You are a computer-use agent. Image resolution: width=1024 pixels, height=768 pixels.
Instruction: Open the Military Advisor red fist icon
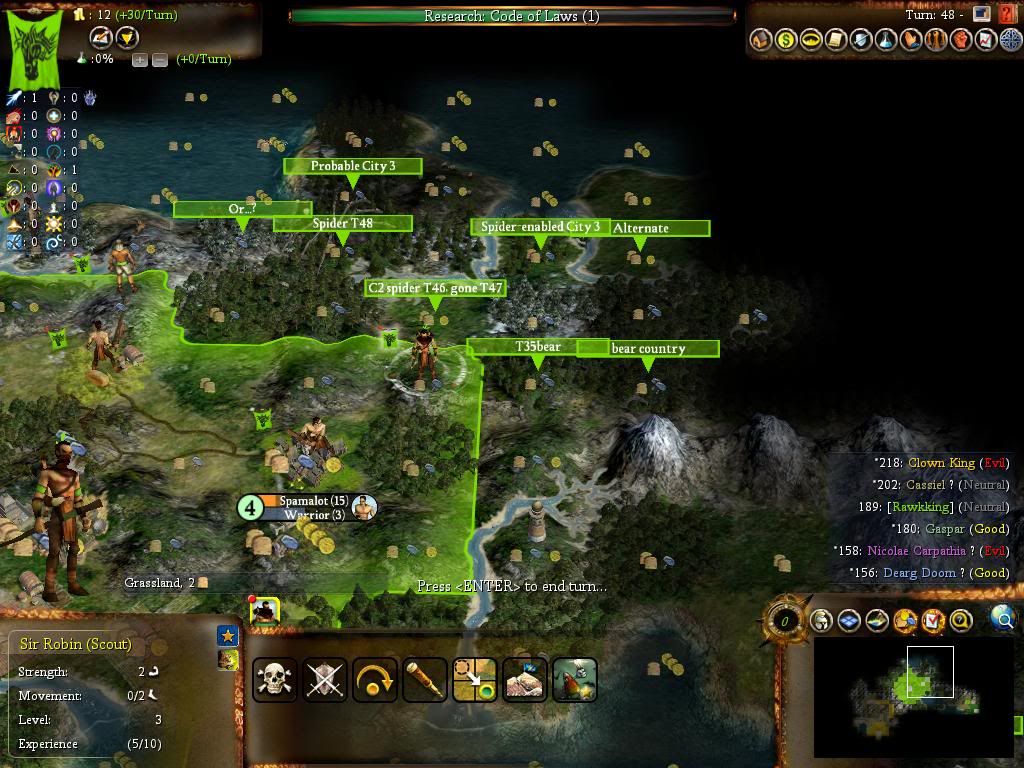[x=960, y=40]
